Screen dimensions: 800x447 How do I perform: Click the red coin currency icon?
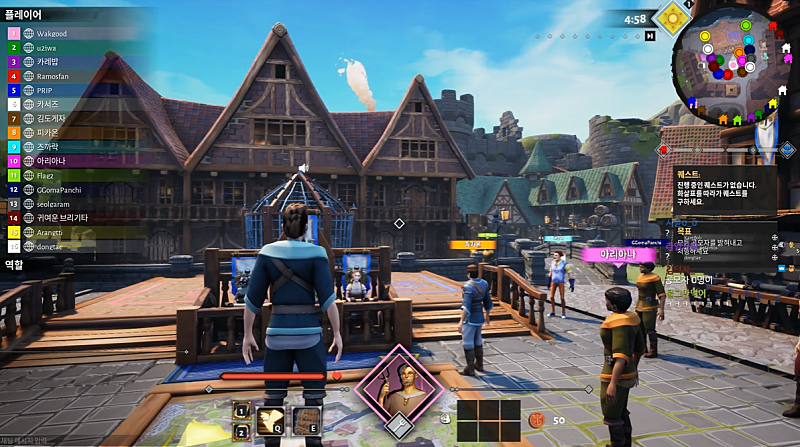(x=536, y=421)
